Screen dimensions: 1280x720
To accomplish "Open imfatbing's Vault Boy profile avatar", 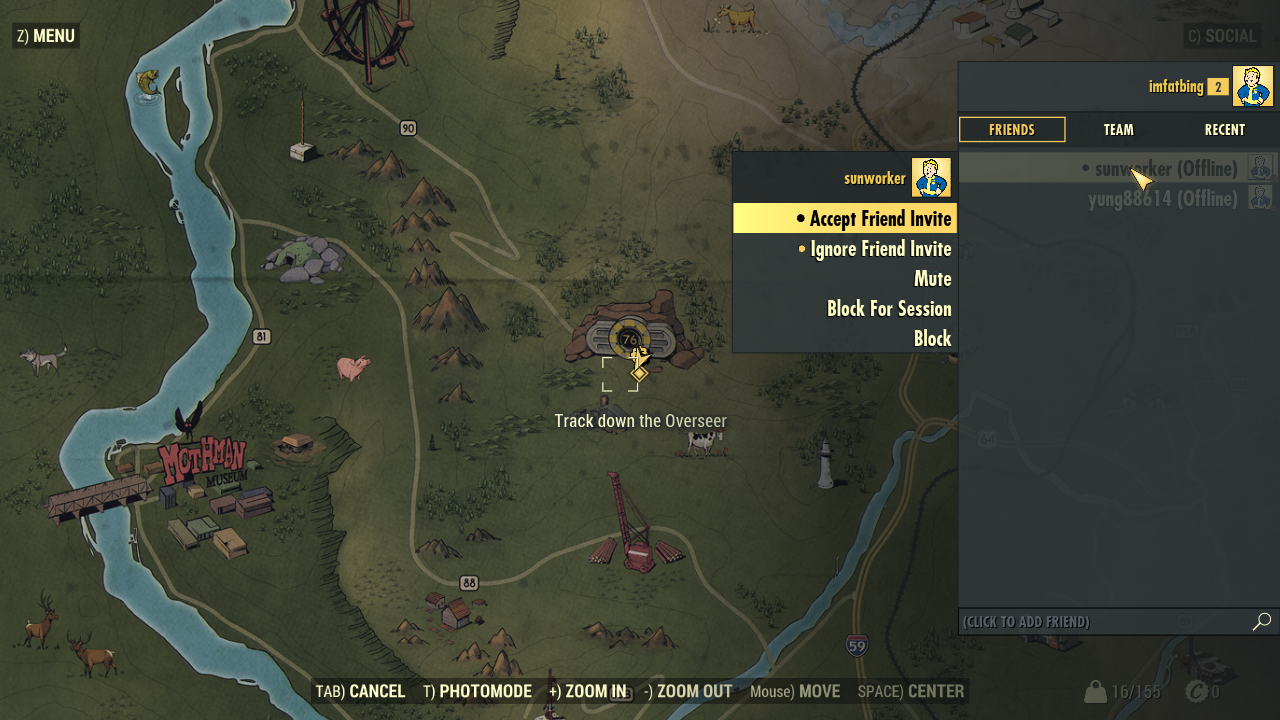I will click(x=1252, y=86).
